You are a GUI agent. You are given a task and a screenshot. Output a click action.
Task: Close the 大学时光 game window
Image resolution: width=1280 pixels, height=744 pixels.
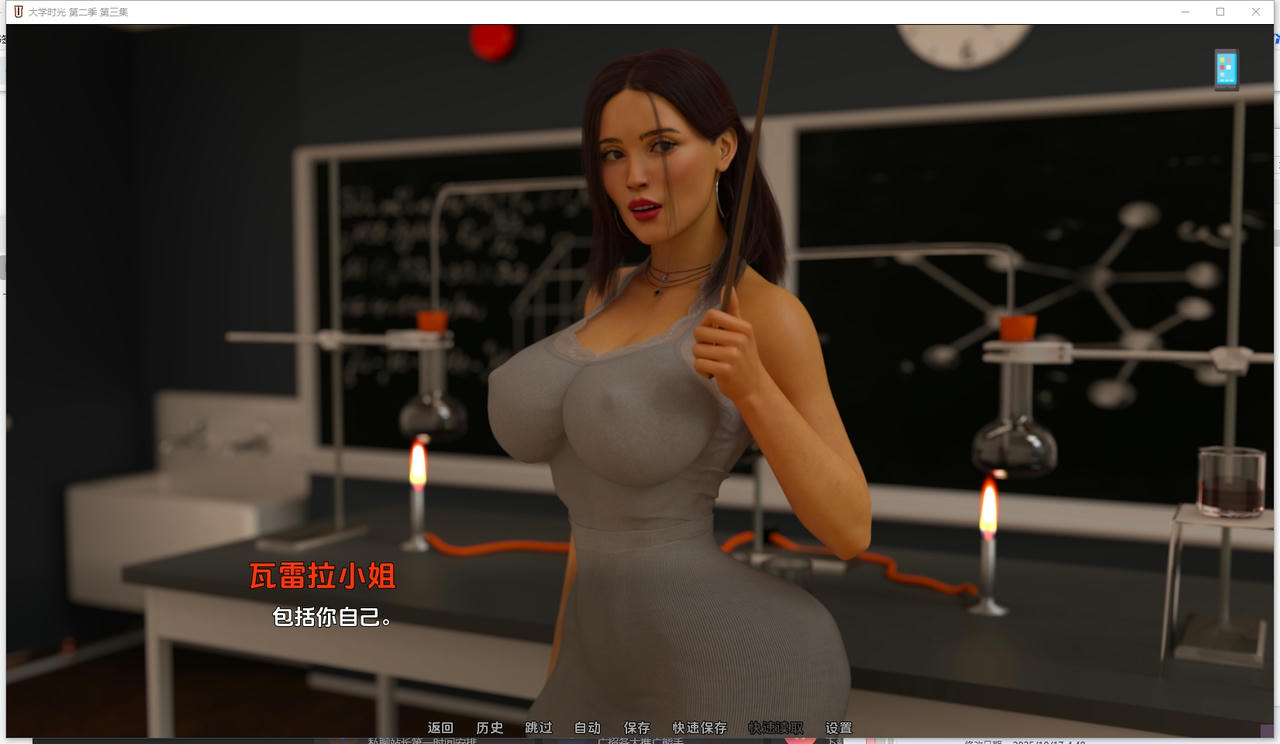[1256, 11]
